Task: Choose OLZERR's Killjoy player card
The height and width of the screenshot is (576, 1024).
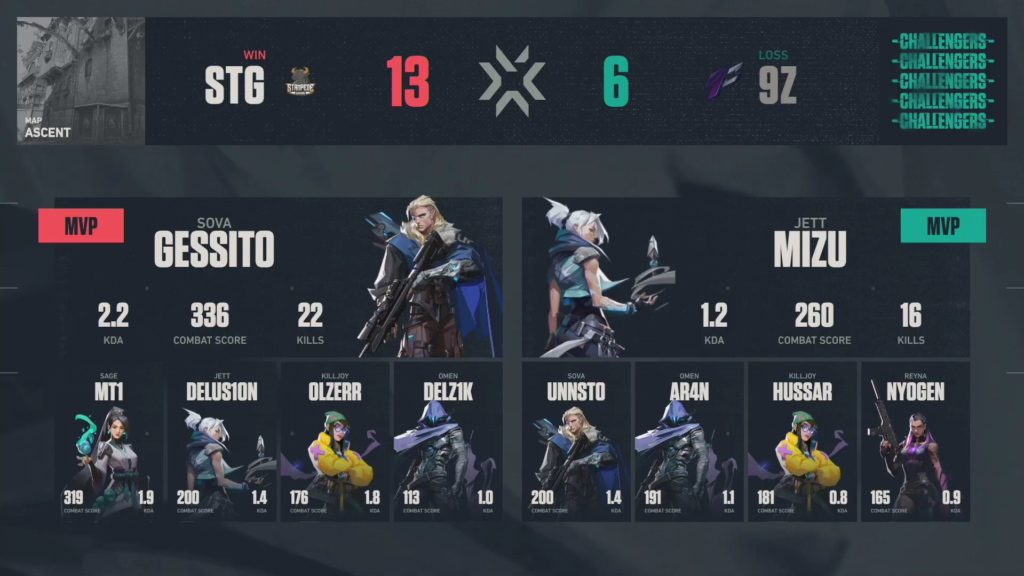Action: [x=334, y=441]
